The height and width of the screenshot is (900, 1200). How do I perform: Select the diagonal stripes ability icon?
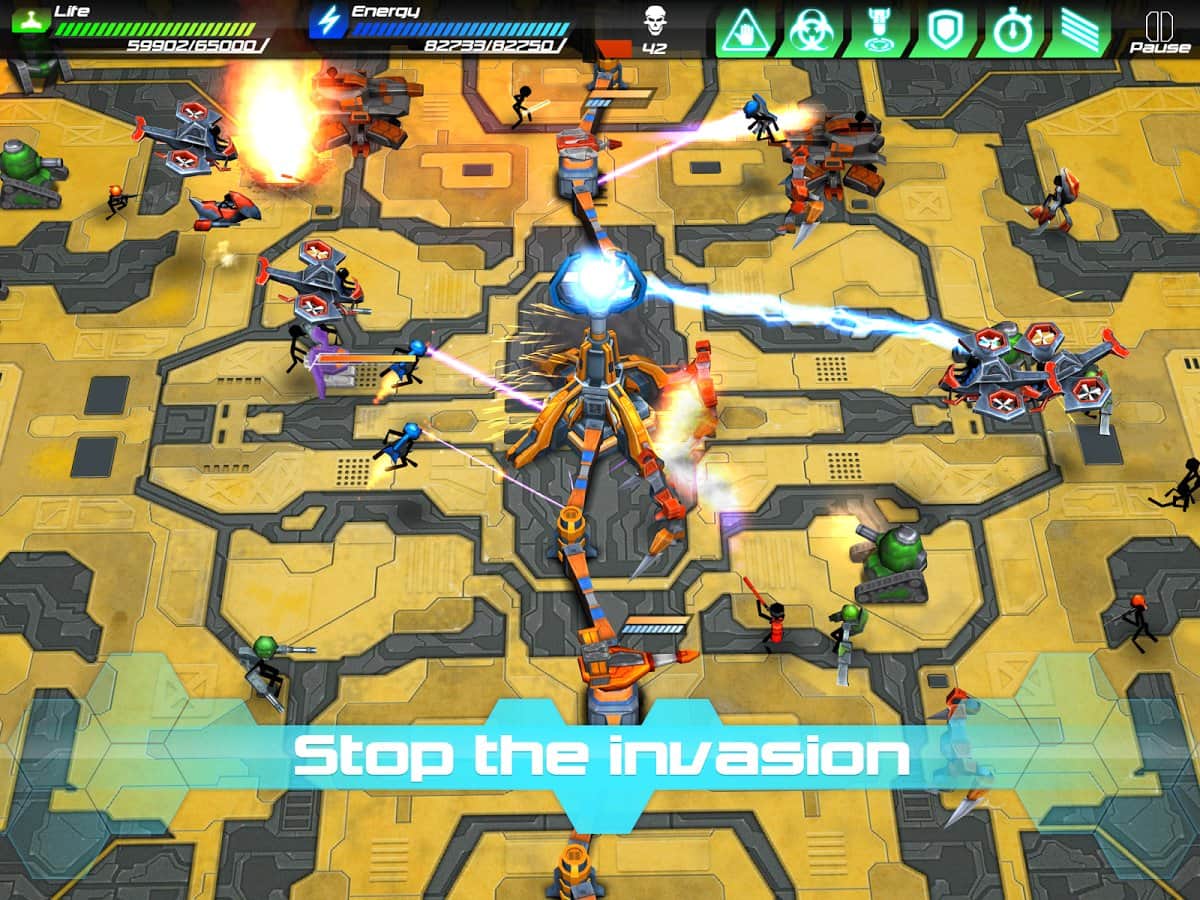point(1077,30)
